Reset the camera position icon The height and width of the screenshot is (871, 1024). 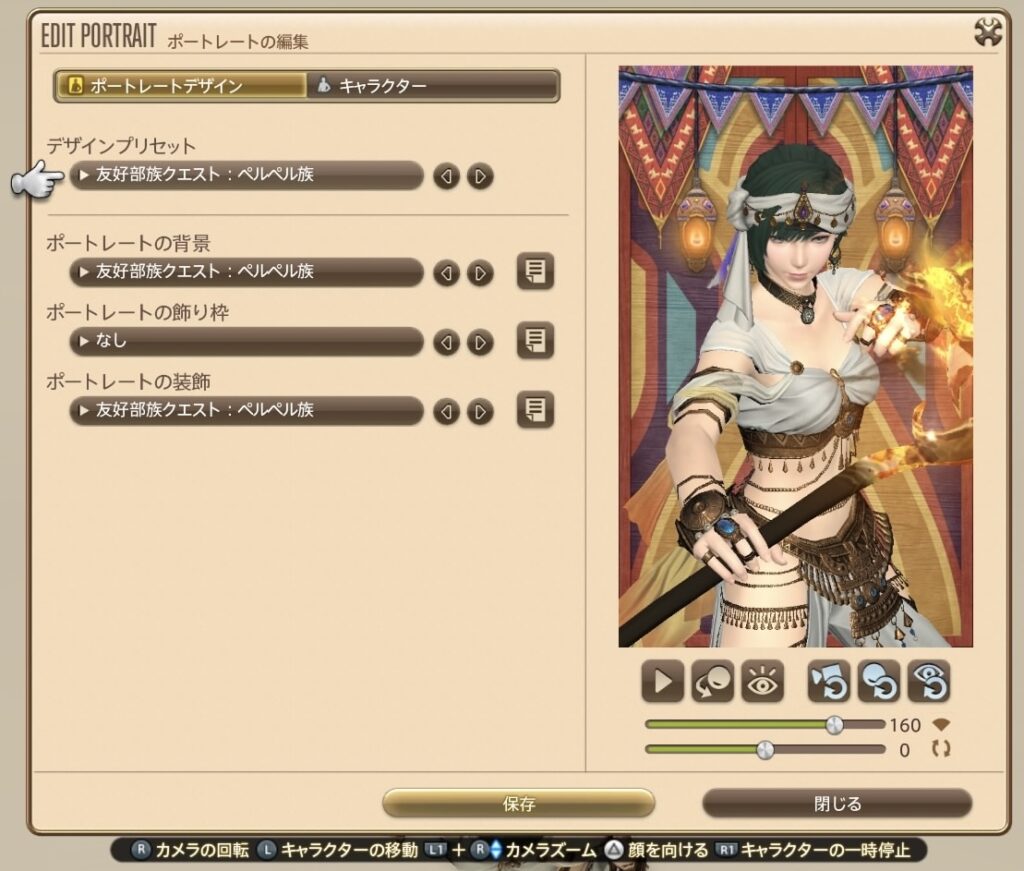click(x=829, y=682)
